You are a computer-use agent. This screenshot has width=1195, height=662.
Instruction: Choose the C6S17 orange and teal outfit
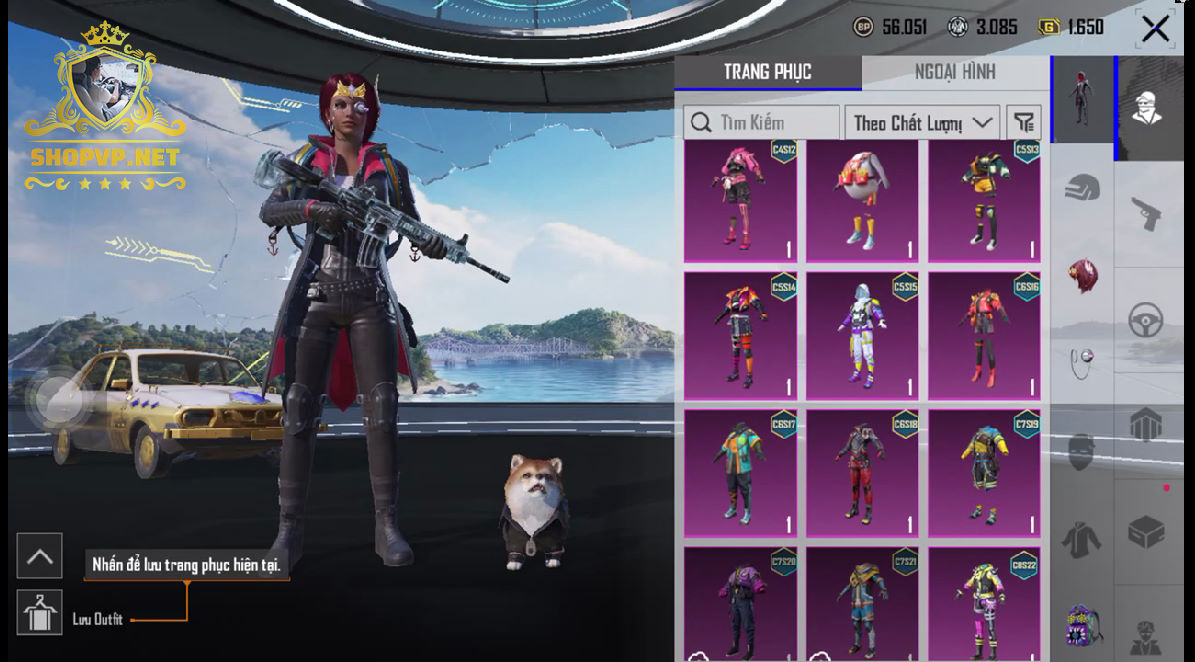point(740,473)
